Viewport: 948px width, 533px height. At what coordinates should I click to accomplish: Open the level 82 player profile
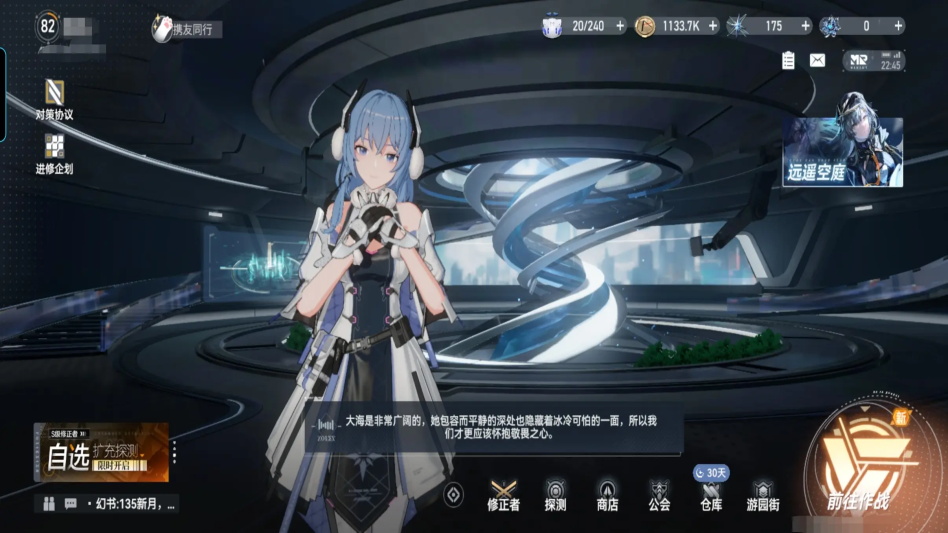[49, 25]
